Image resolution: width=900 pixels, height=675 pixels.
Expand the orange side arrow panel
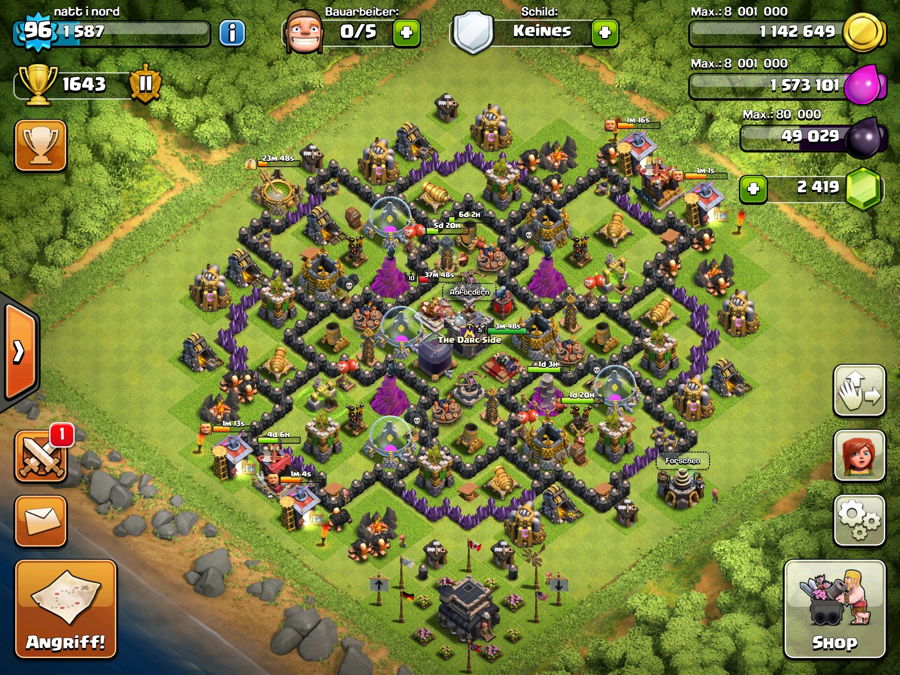click(x=19, y=351)
